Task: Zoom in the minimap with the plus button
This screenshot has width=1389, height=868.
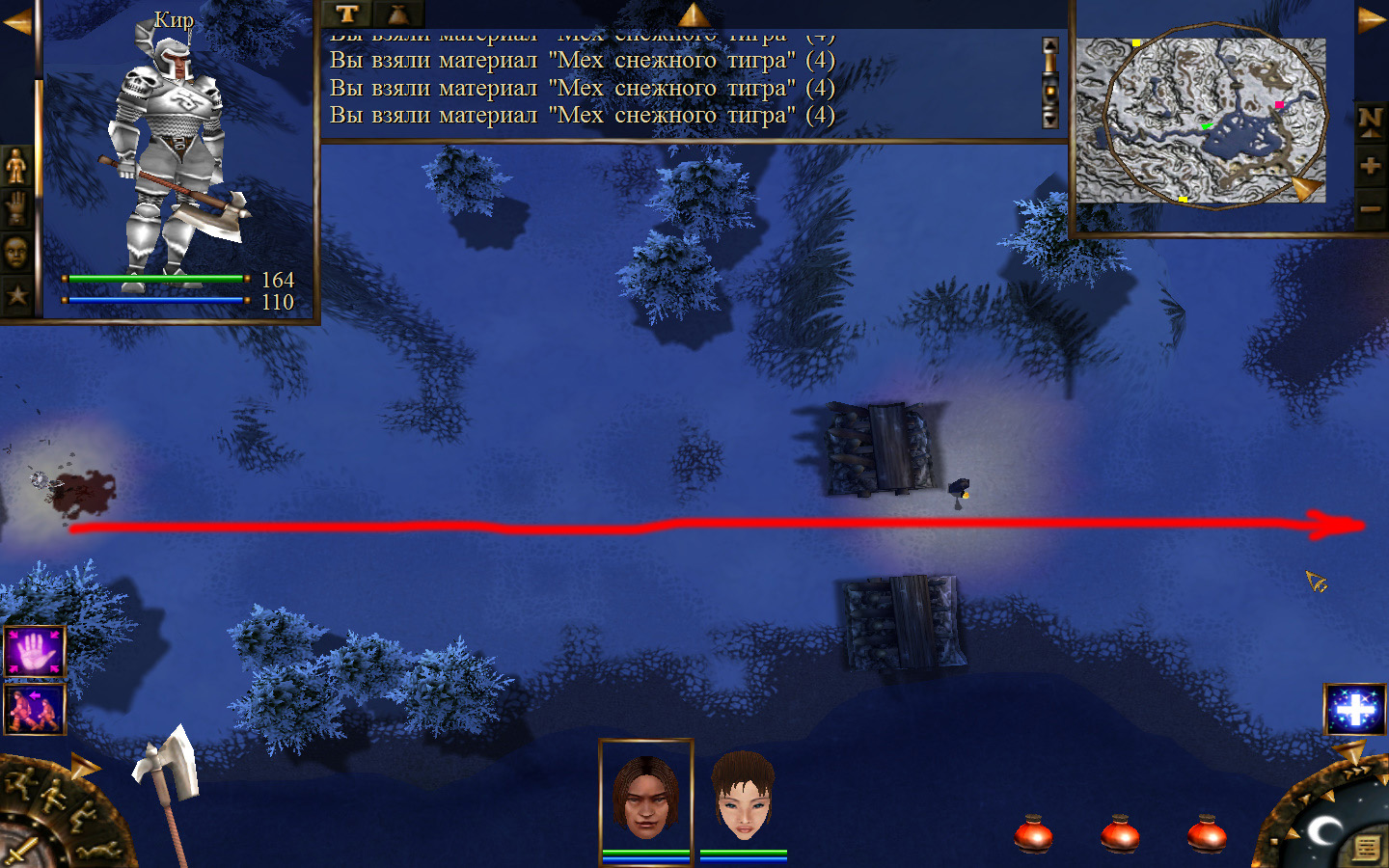Action: point(1370,165)
